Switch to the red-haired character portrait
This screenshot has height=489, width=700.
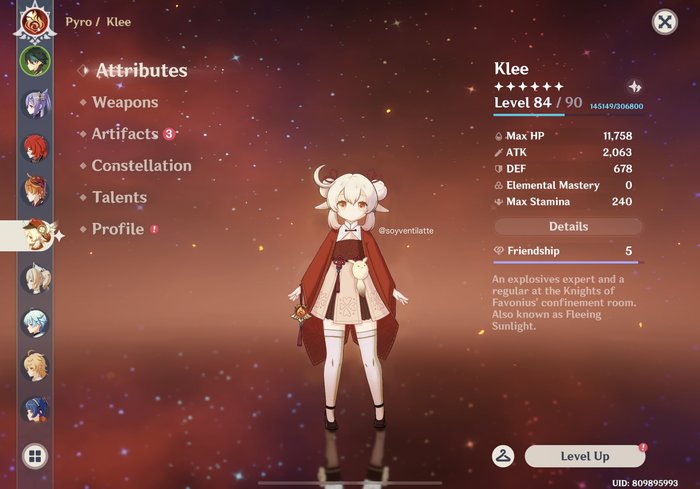point(34,148)
